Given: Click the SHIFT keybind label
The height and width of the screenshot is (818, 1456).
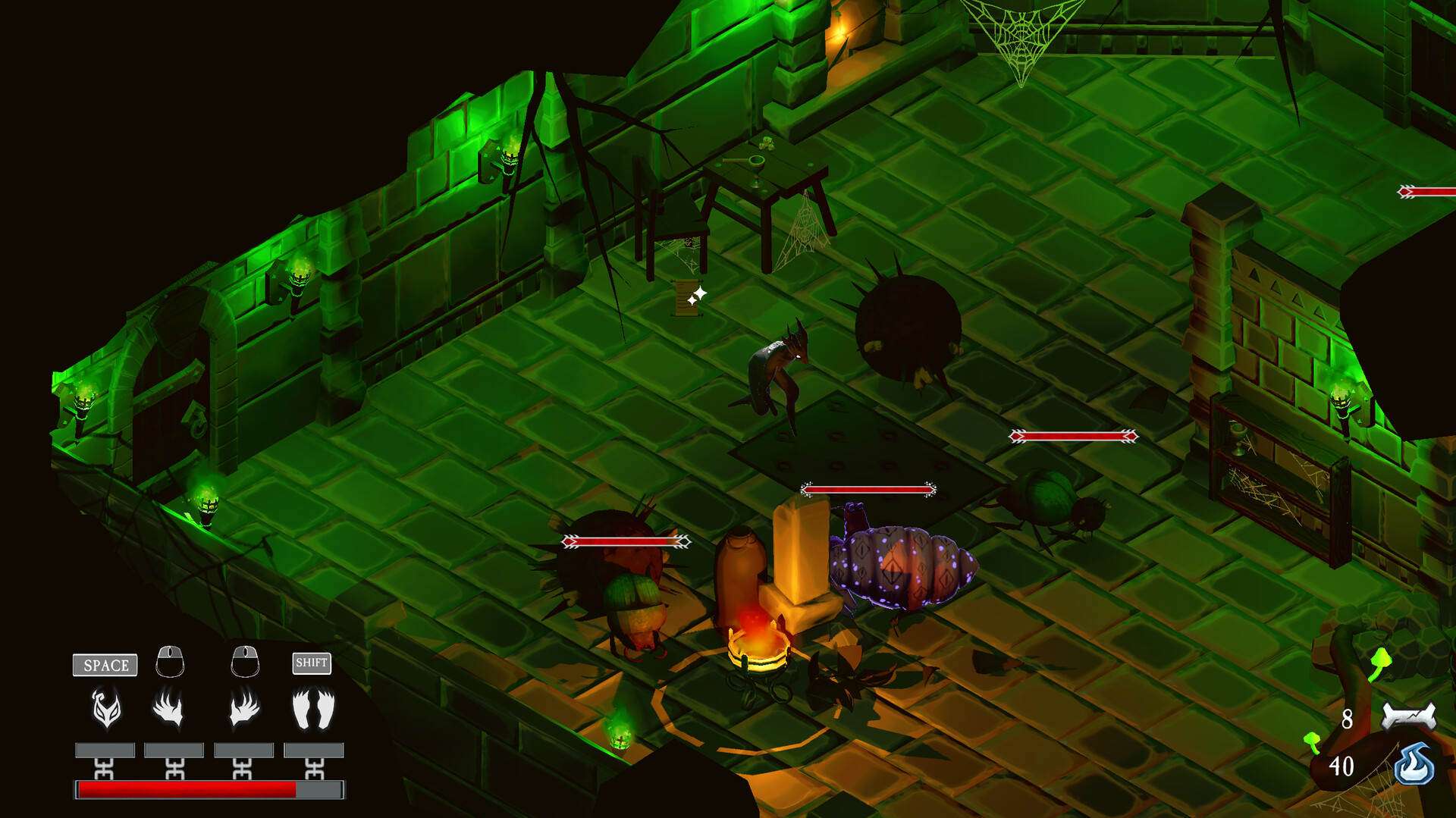Looking at the screenshot, I should point(312,663).
